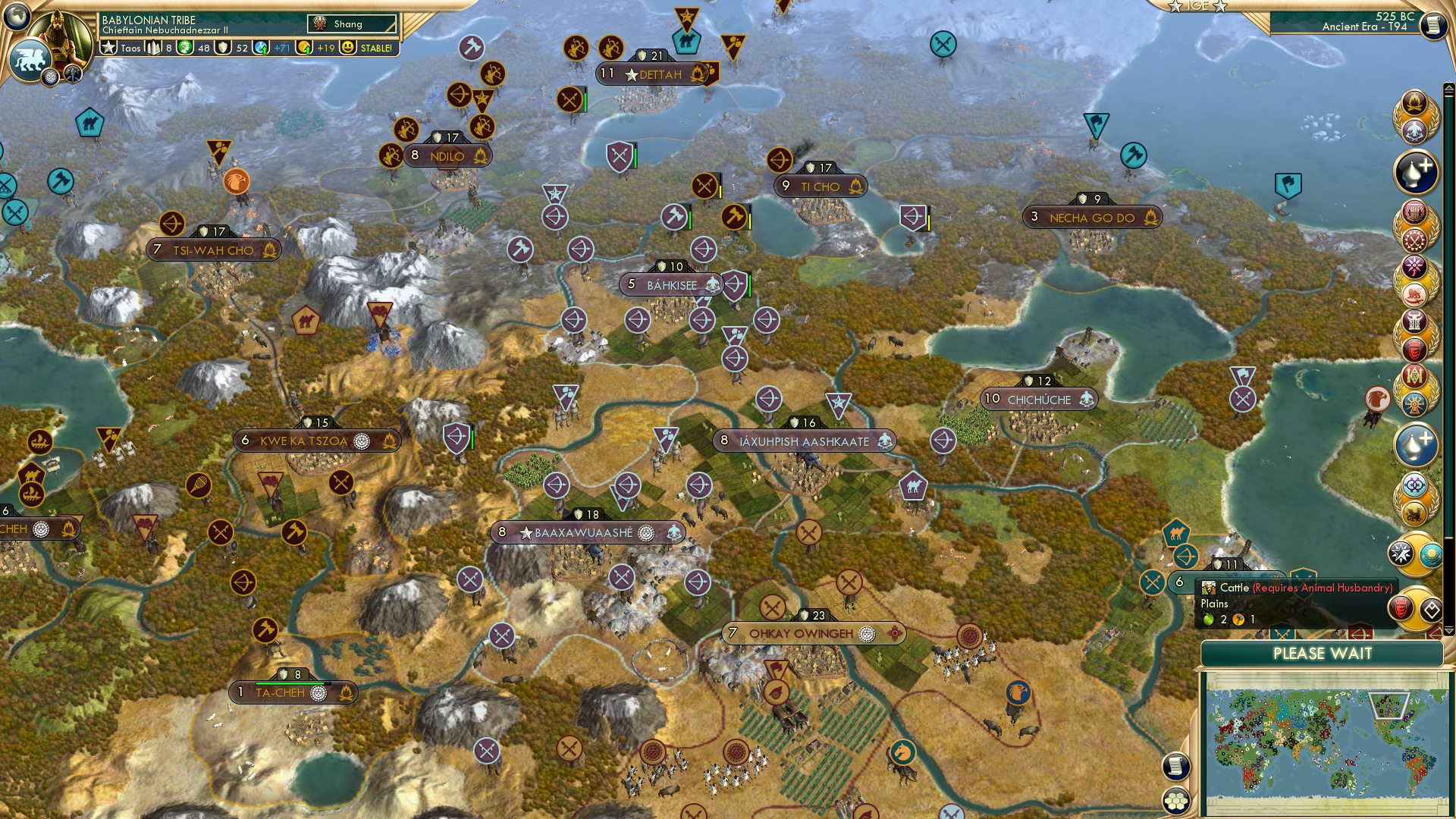
Task: Click the hammer advisor icon beside the leader portrait
Action: (72, 74)
